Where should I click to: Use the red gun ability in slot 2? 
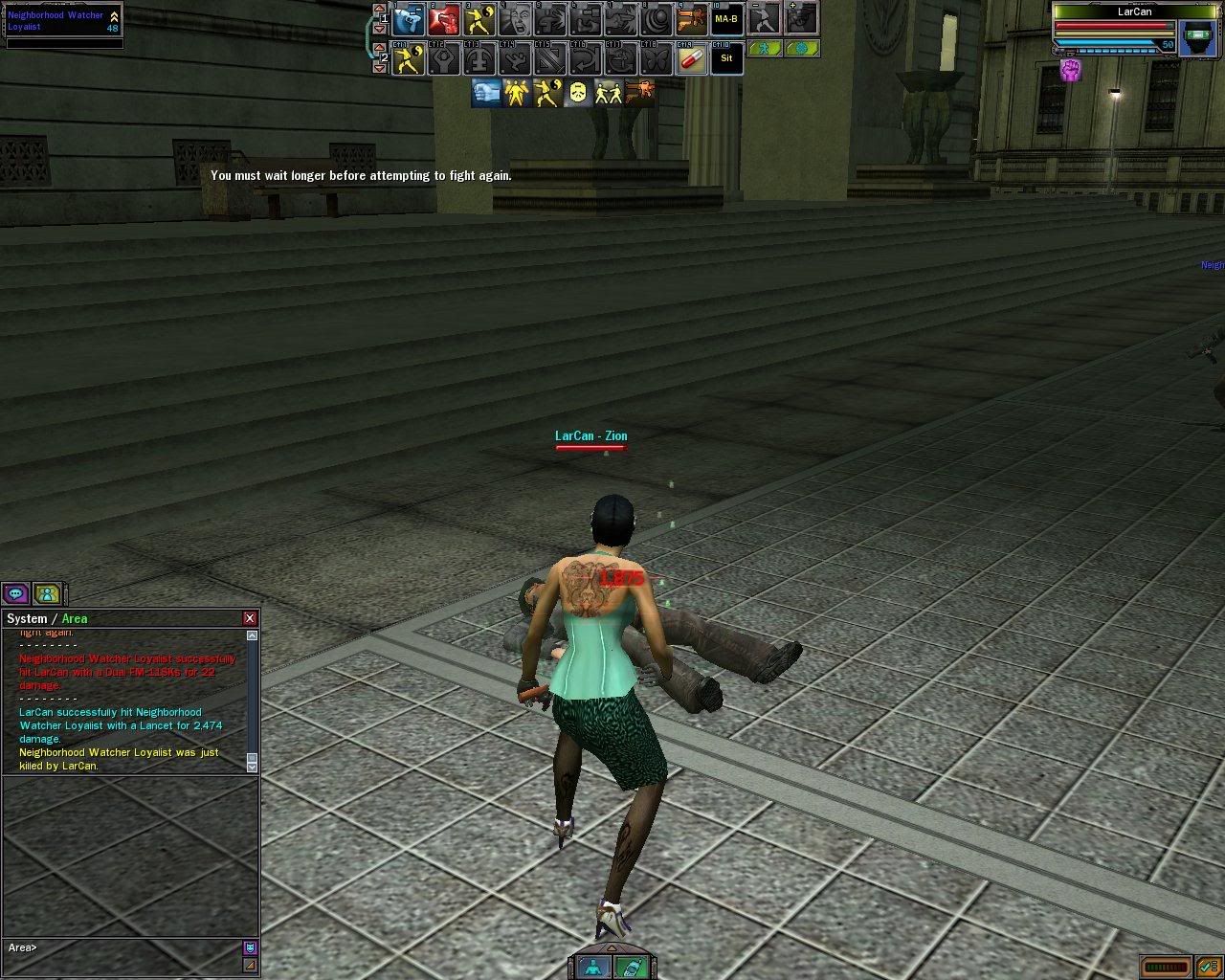pos(443,19)
